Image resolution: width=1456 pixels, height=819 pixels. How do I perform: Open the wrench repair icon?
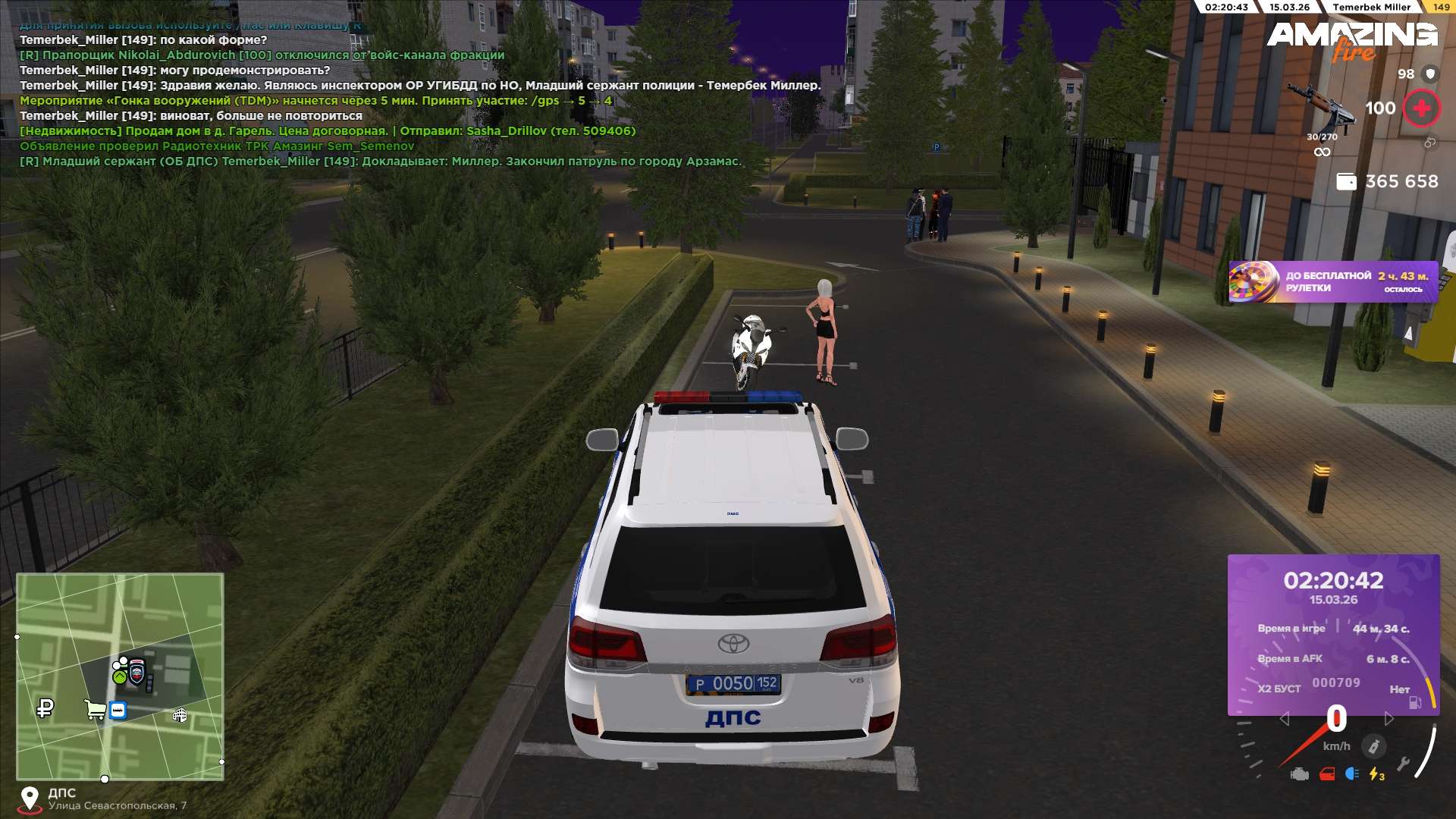pos(1403,764)
